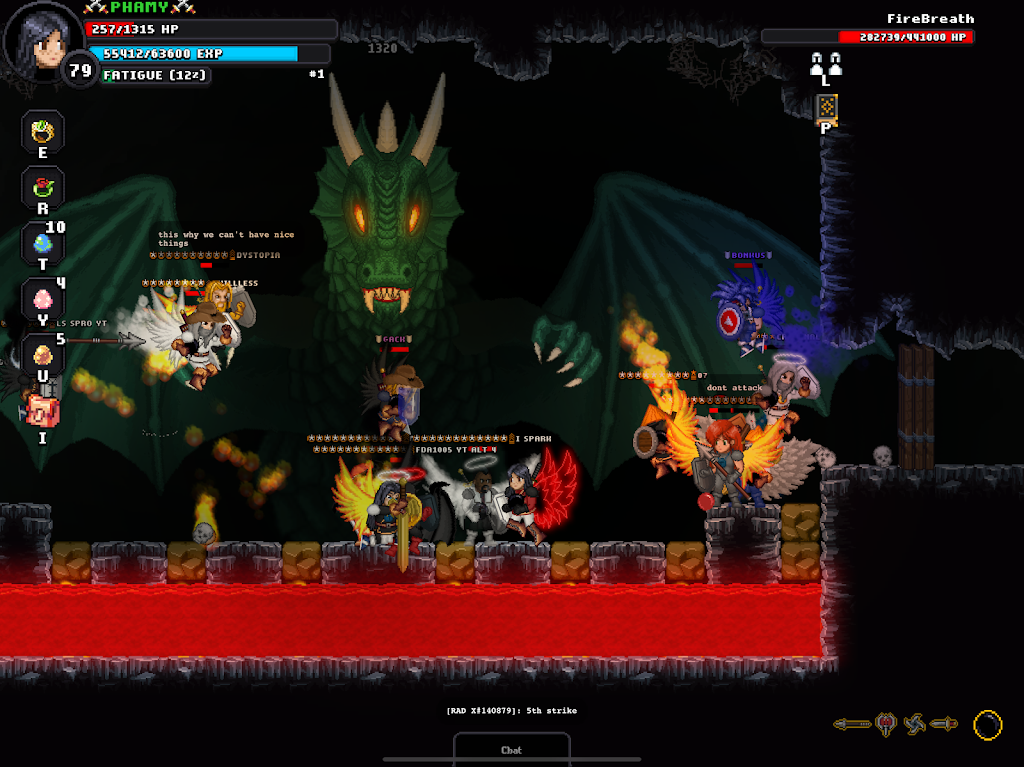Select the pink egg slot
This screenshot has height=767, width=1024.
click(43, 299)
